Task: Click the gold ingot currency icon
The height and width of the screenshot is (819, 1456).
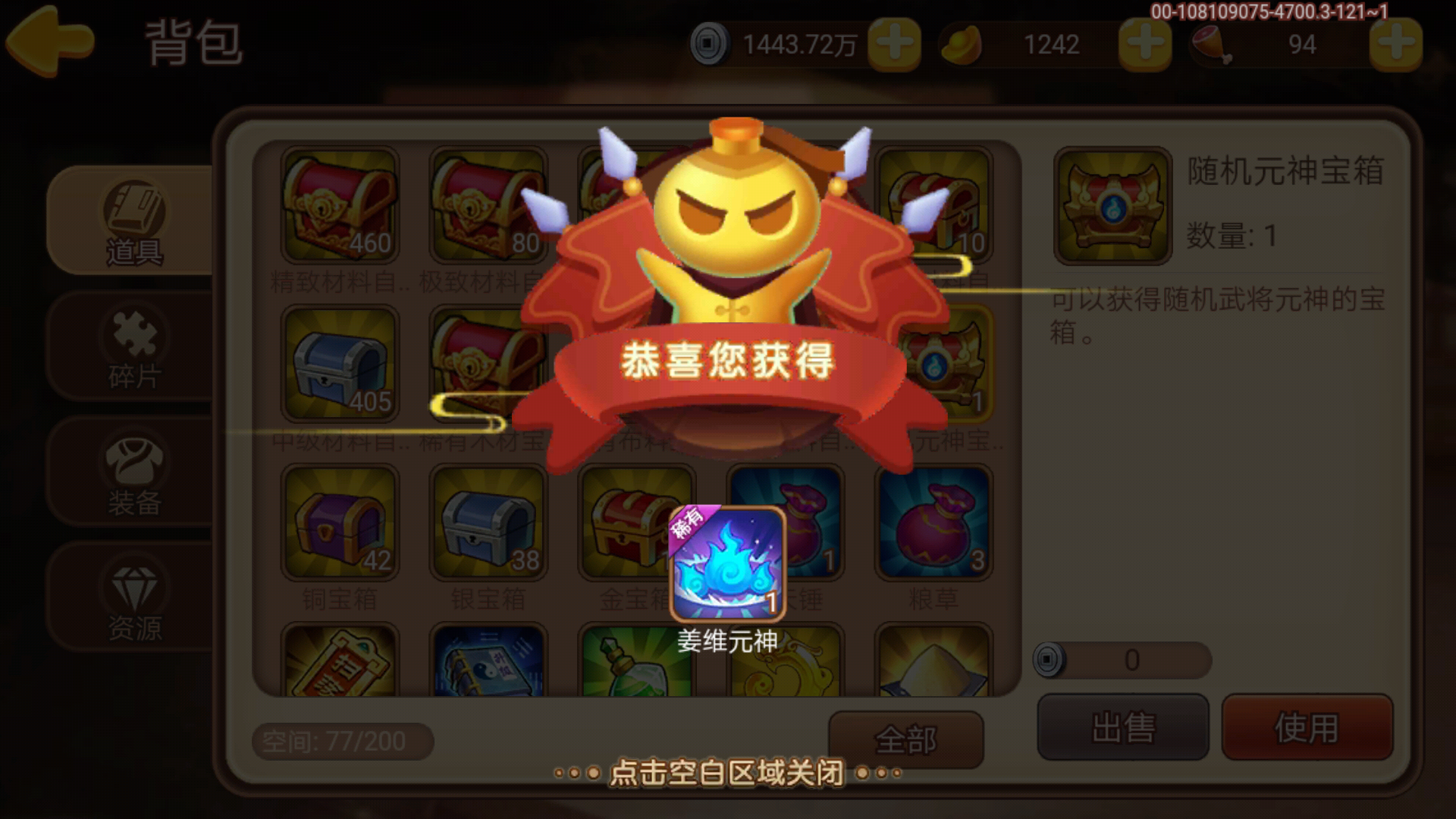Action: 962,43
